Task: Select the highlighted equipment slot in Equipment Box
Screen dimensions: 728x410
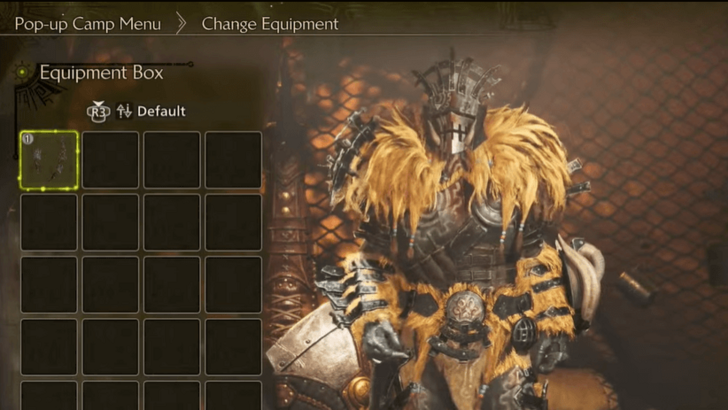Action: (49, 160)
